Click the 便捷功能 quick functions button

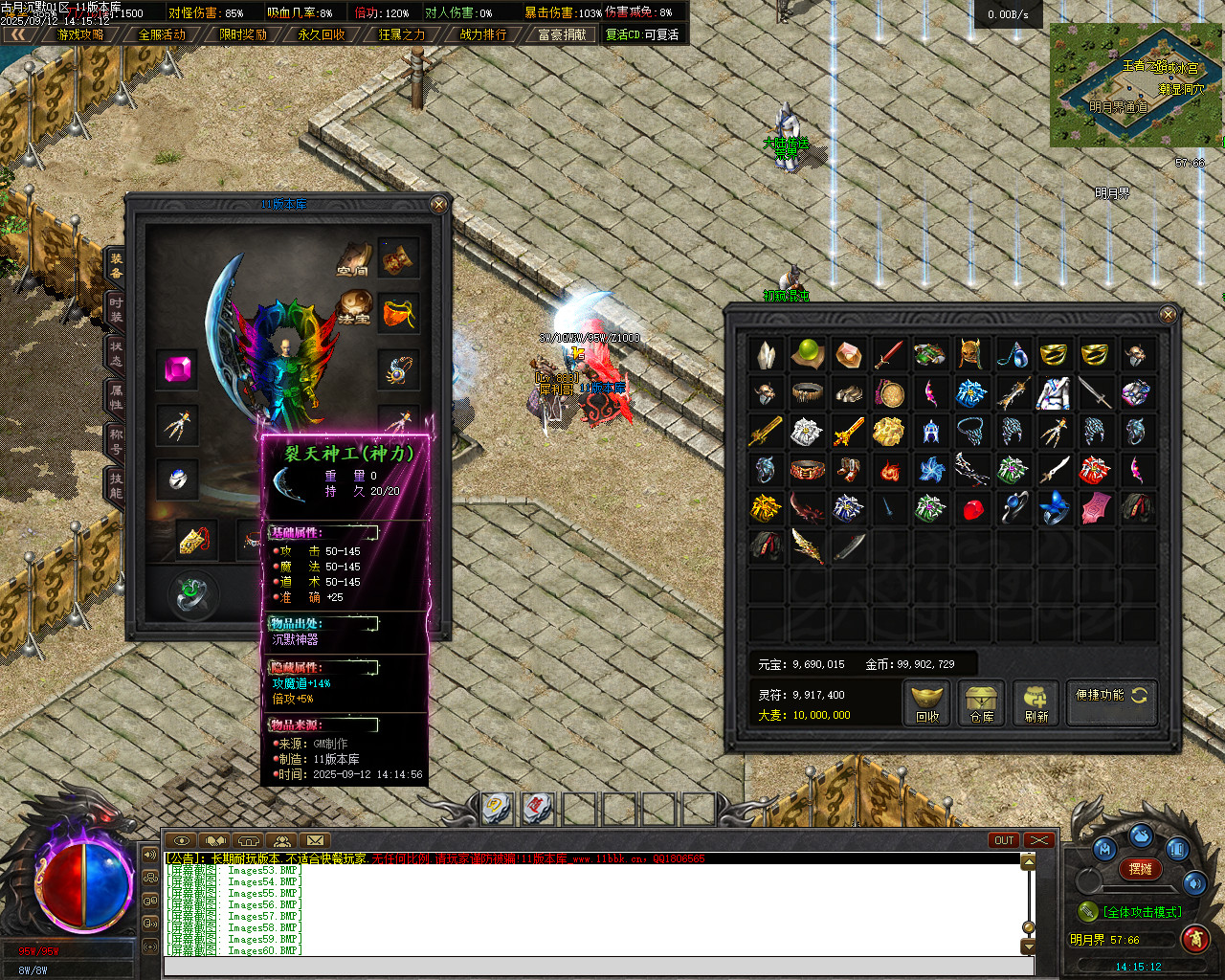pyautogui.click(x=1110, y=696)
